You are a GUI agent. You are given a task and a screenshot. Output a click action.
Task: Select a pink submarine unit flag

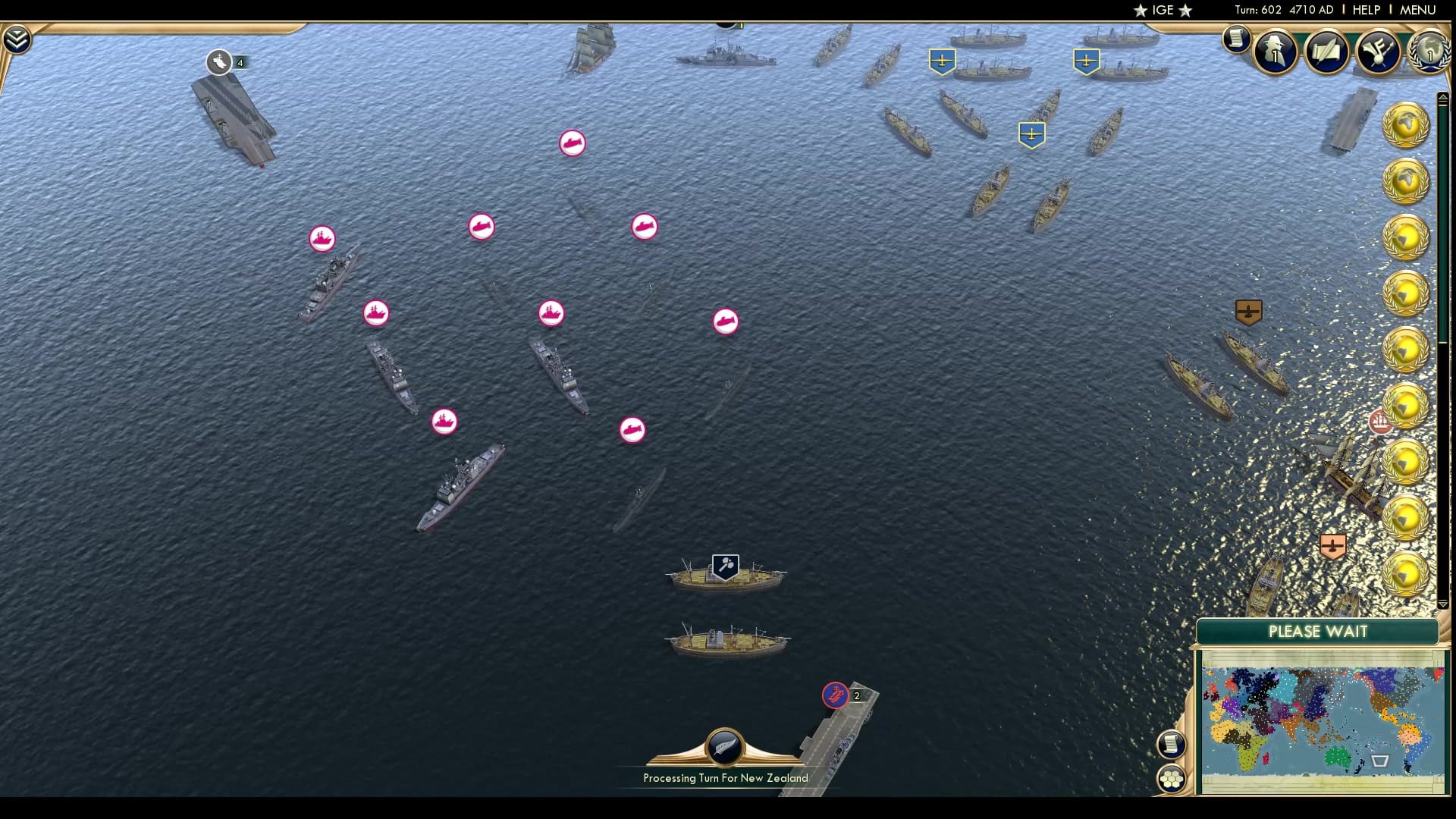coord(573,143)
